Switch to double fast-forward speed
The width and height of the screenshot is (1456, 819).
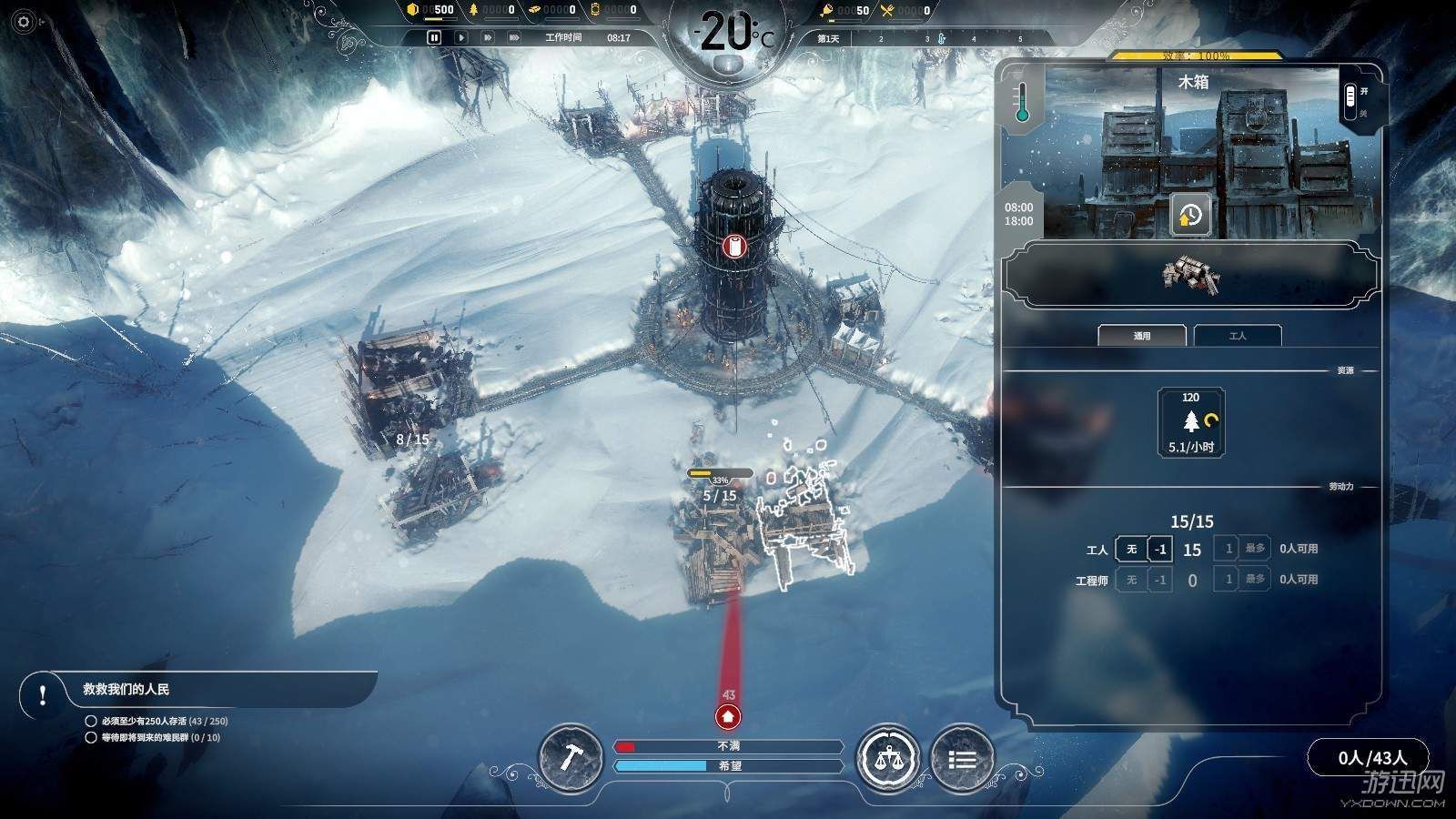488,37
